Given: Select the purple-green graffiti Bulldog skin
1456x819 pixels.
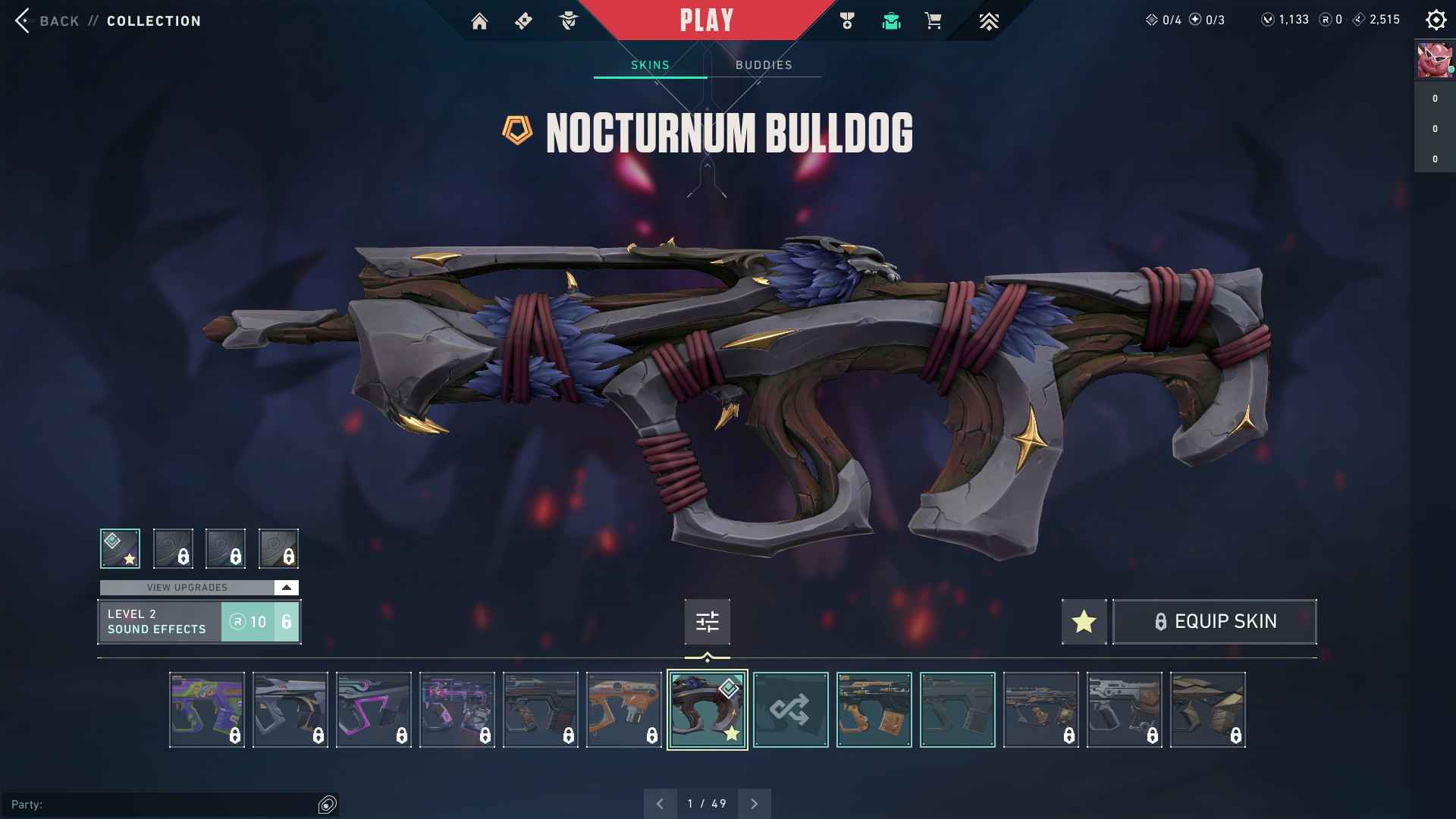Looking at the screenshot, I should point(206,710).
